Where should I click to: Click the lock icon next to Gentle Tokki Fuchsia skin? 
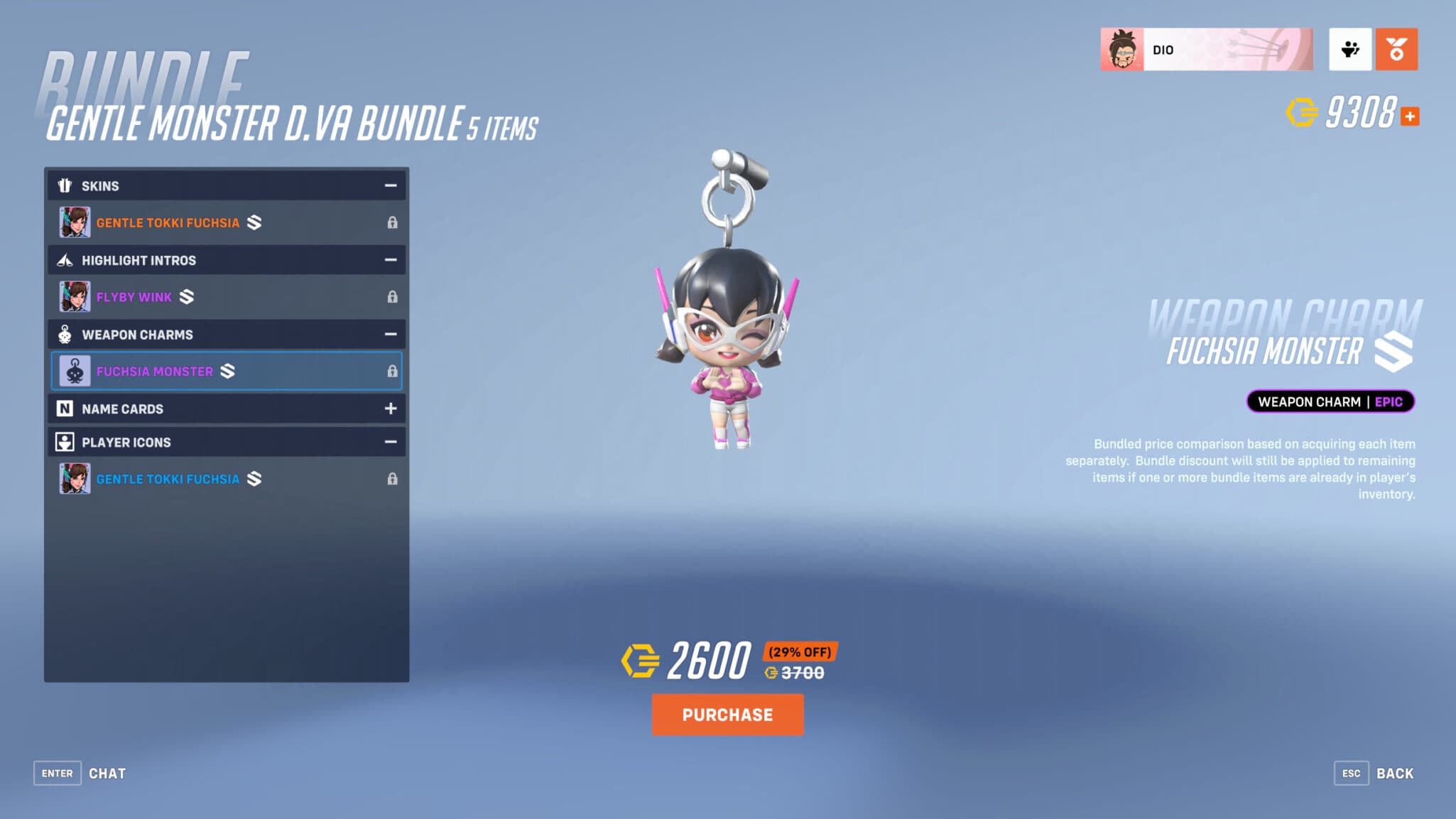(393, 222)
